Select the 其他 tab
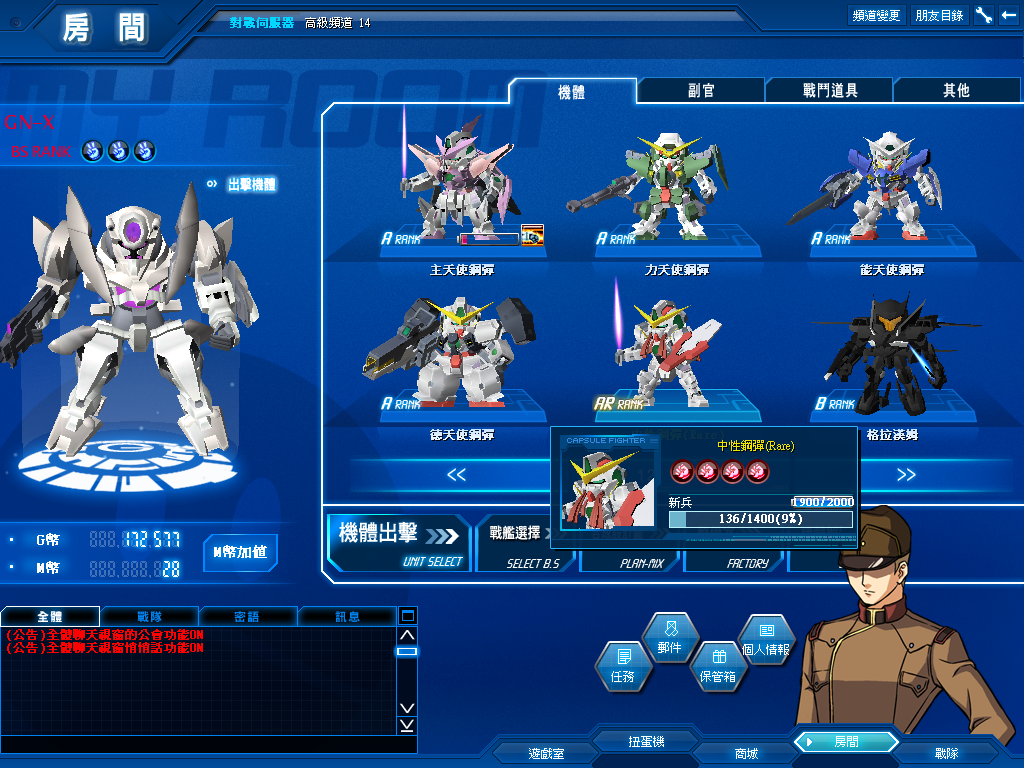The height and width of the screenshot is (768, 1024). [x=956, y=91]
